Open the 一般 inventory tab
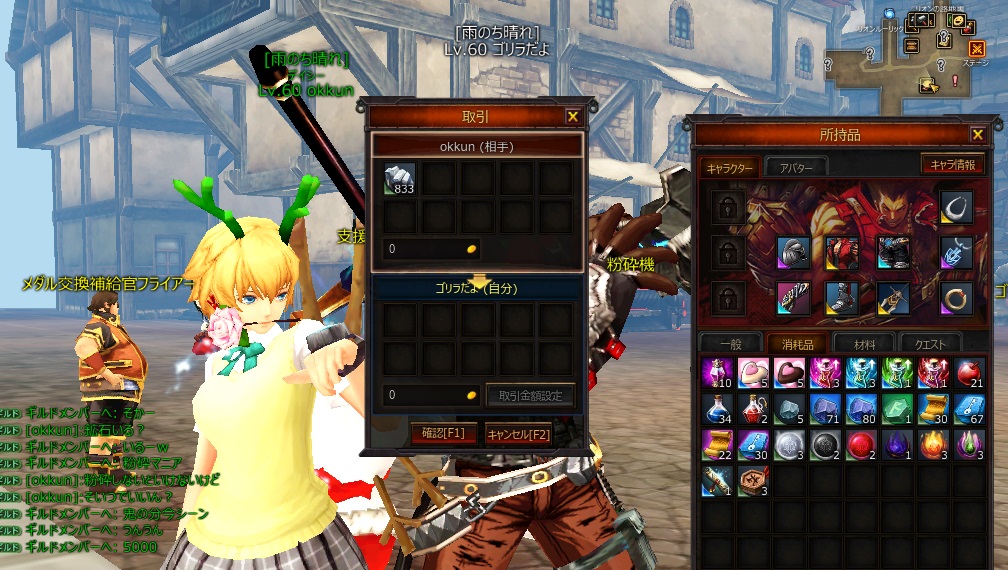The height and width of the screenshot is (570, 1008). tap(731, 343)
